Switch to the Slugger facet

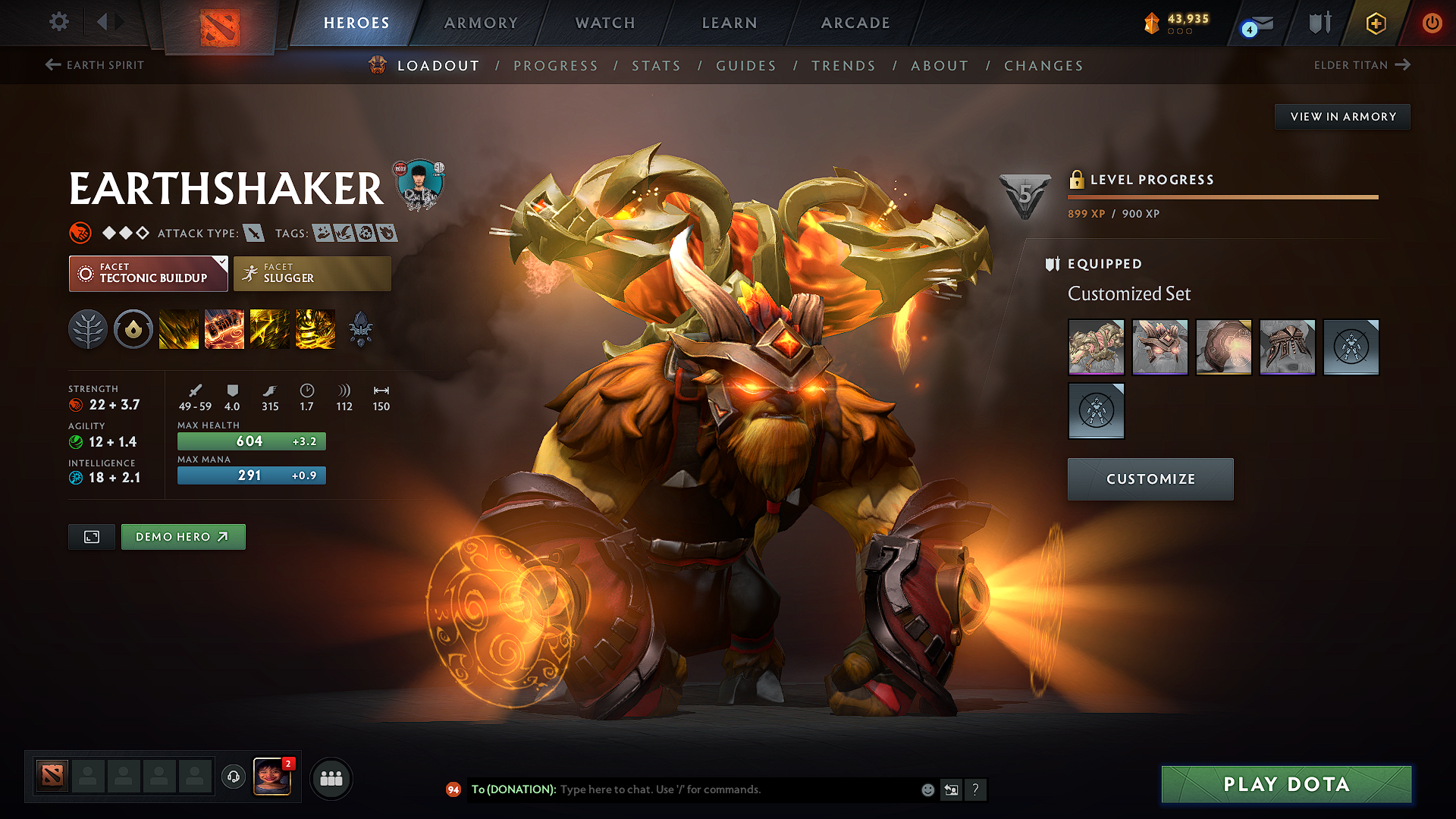(x=312, y=273)
